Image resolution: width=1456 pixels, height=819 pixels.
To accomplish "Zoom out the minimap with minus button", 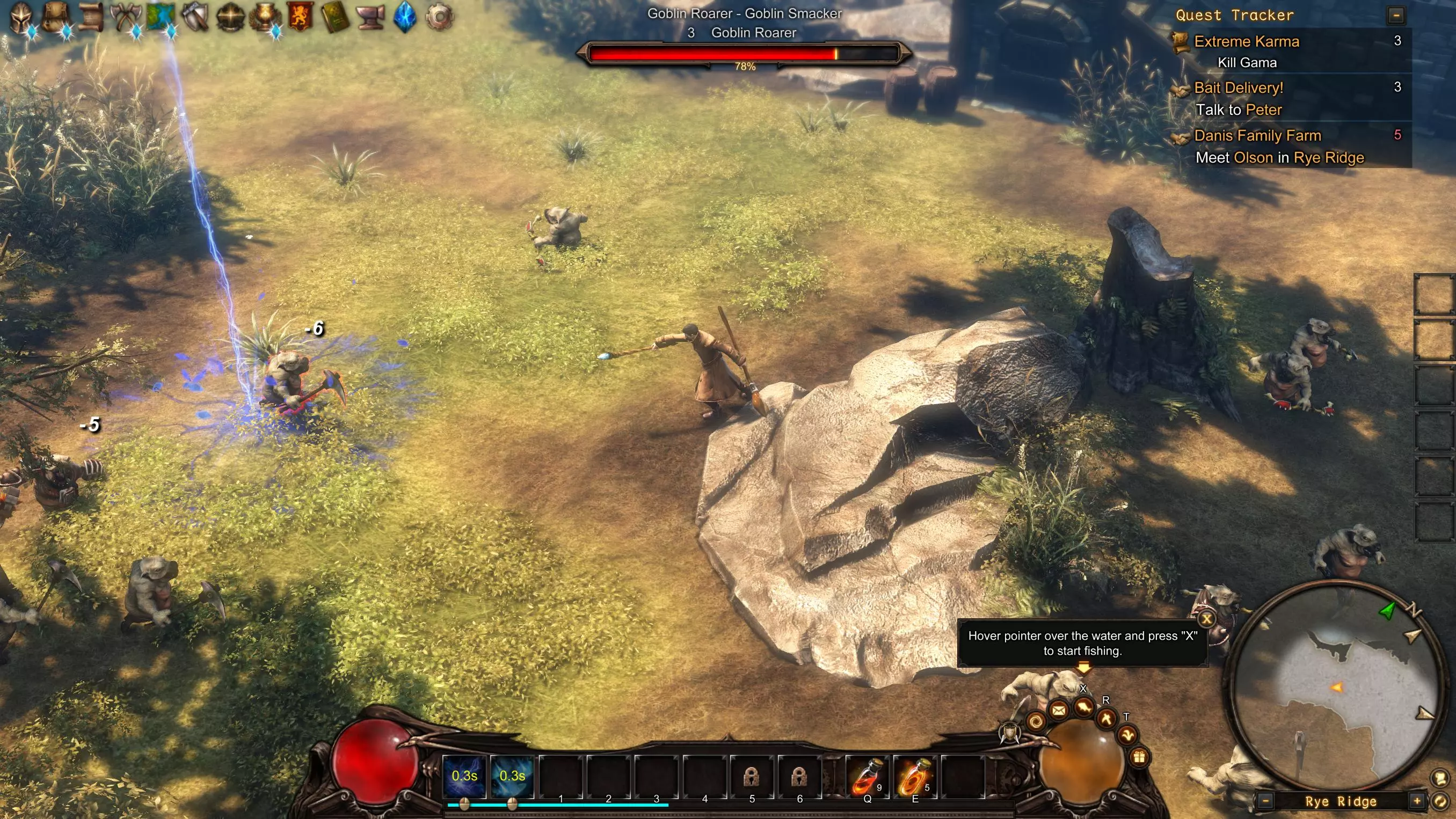I will click(1265, 801).
